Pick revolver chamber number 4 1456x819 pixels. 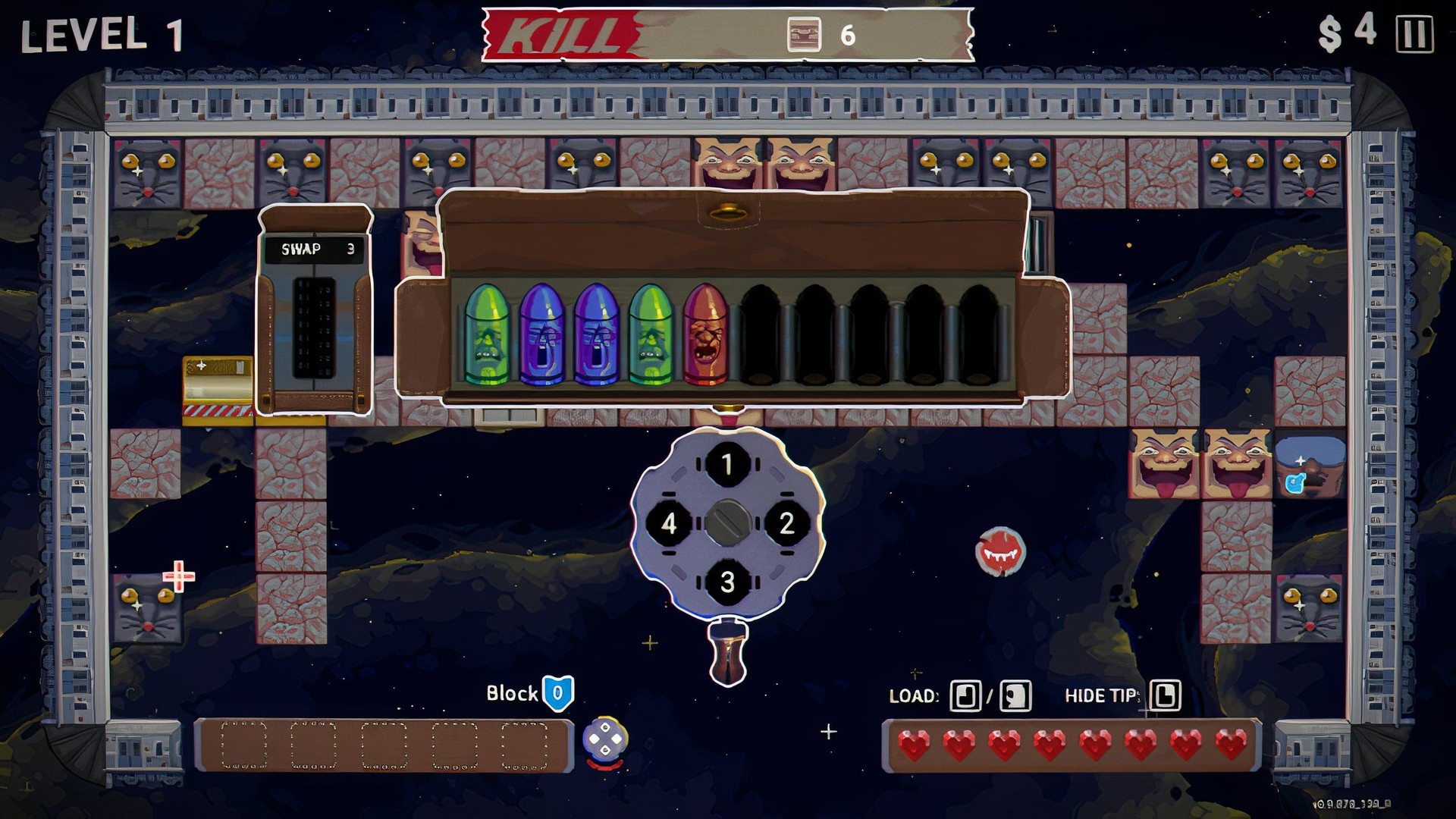(x=668, y=522)
